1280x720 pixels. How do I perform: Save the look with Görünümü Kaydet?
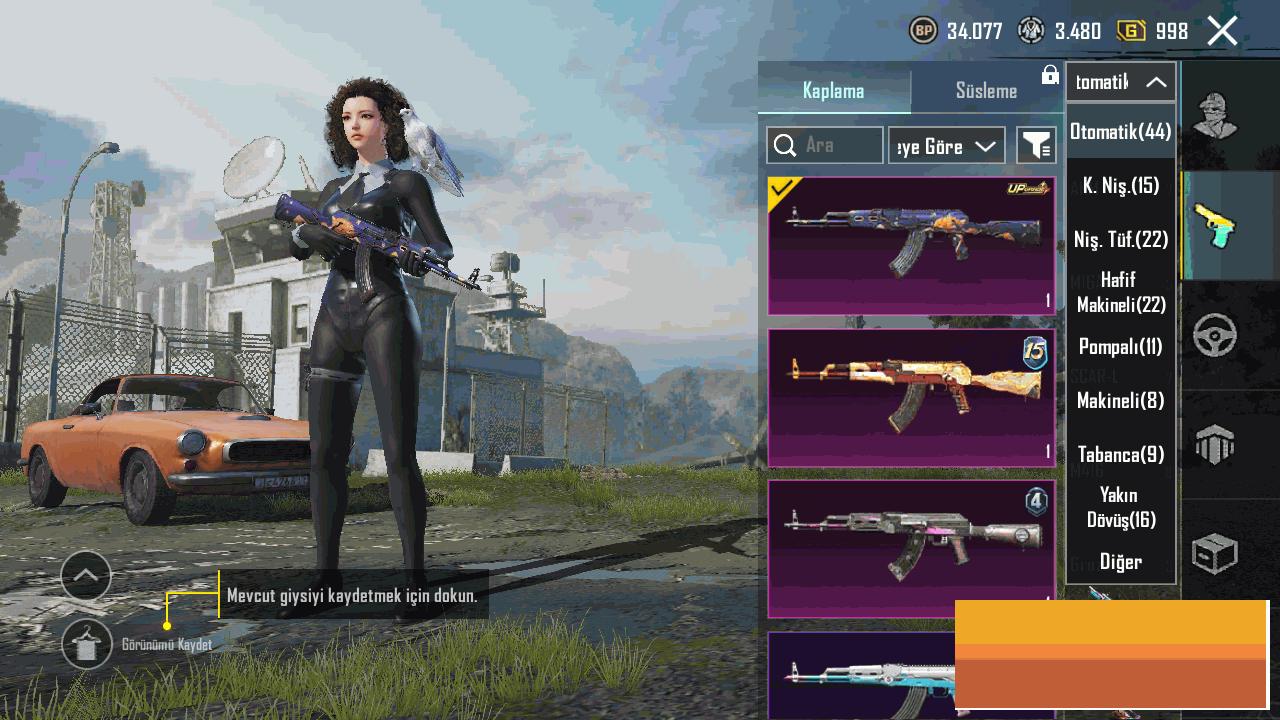[87, 644]
